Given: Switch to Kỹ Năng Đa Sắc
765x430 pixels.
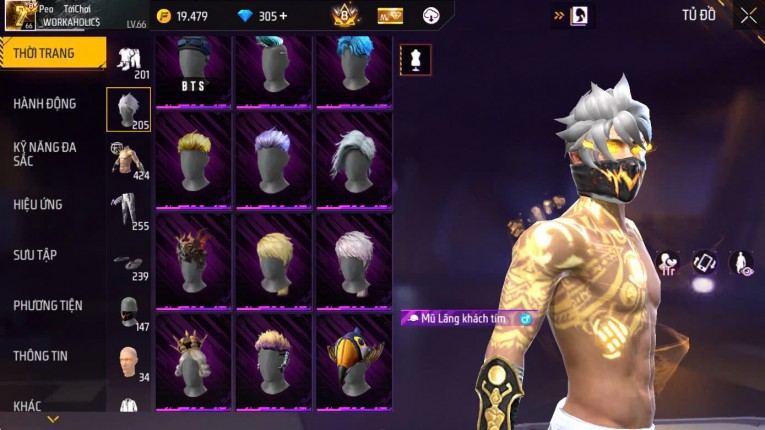Looking at the screenshot, I should click(45, 153).
